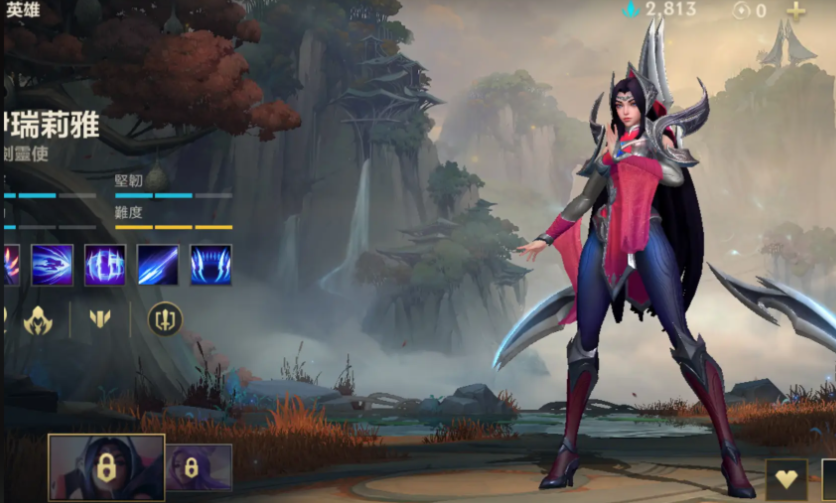Image resolution: width=836 pixels, height=503 pixels.
Task: Show the diagonal blade streak ability
Action: 158,265
